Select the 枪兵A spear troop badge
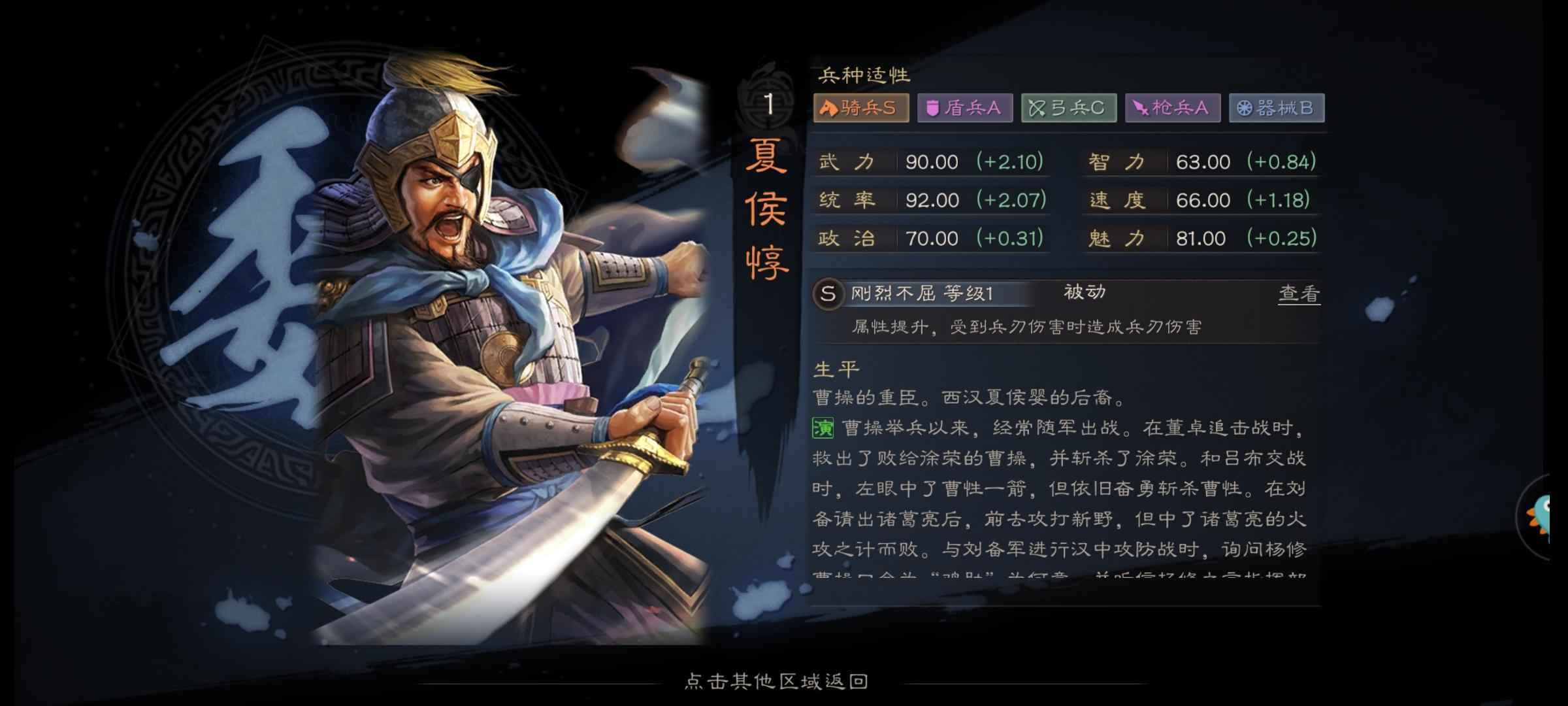Image resolution: width=1568 pixels, height=706 pixels. pos(1172,109)
